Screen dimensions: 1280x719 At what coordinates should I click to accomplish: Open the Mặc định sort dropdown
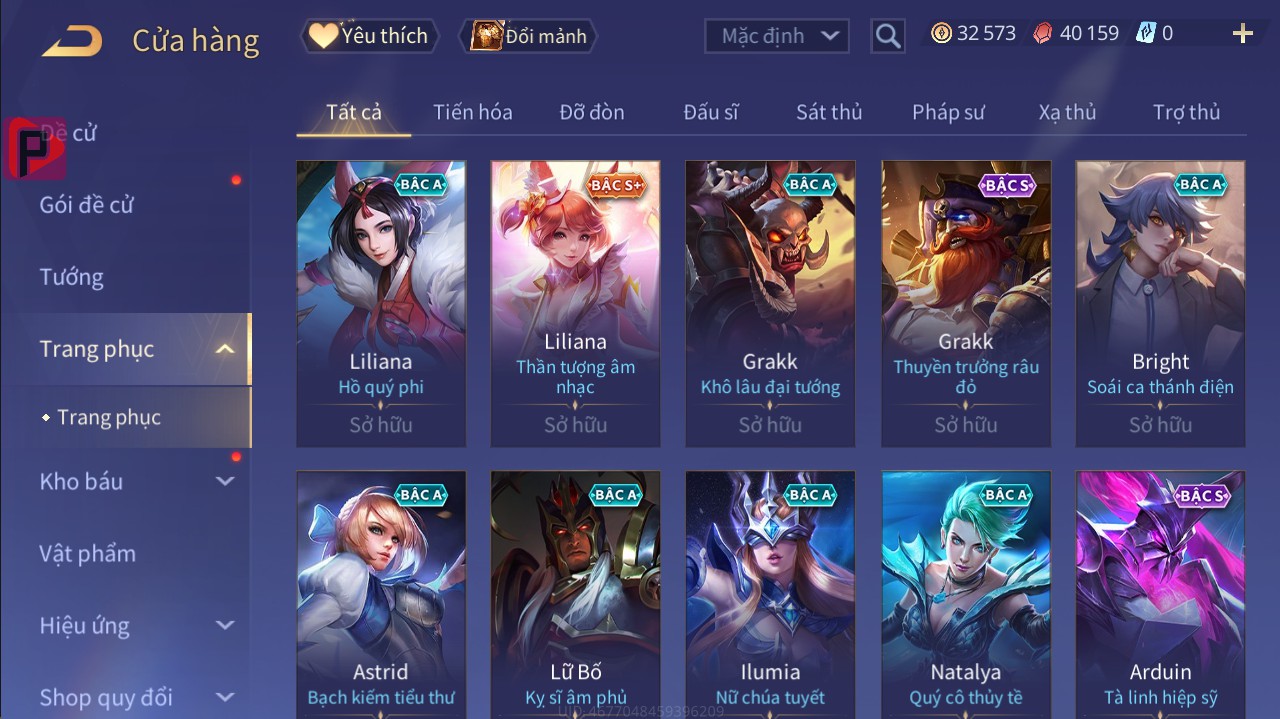(x=777, y=36)
